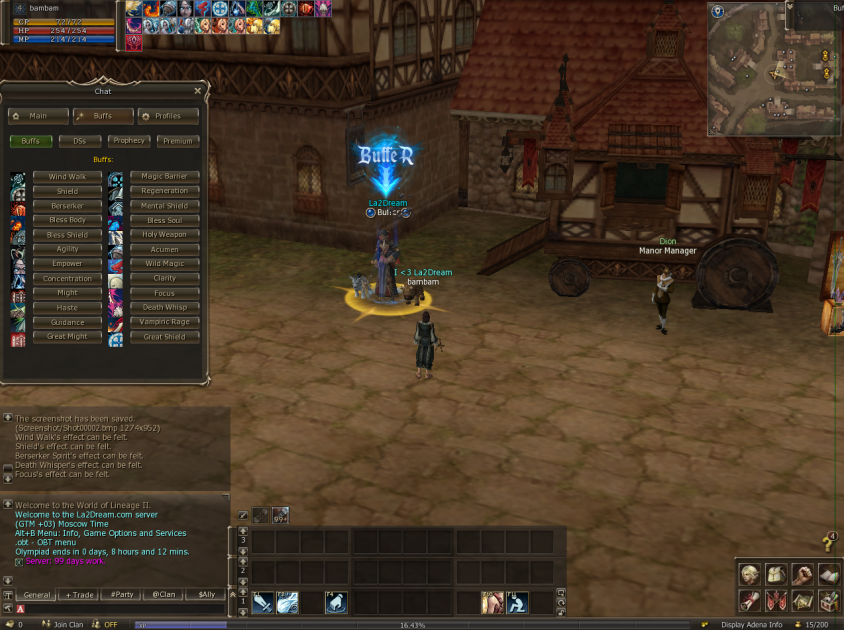Open the #Party chat tab
The image size is (844, 630).
click(x=122, y=594)
